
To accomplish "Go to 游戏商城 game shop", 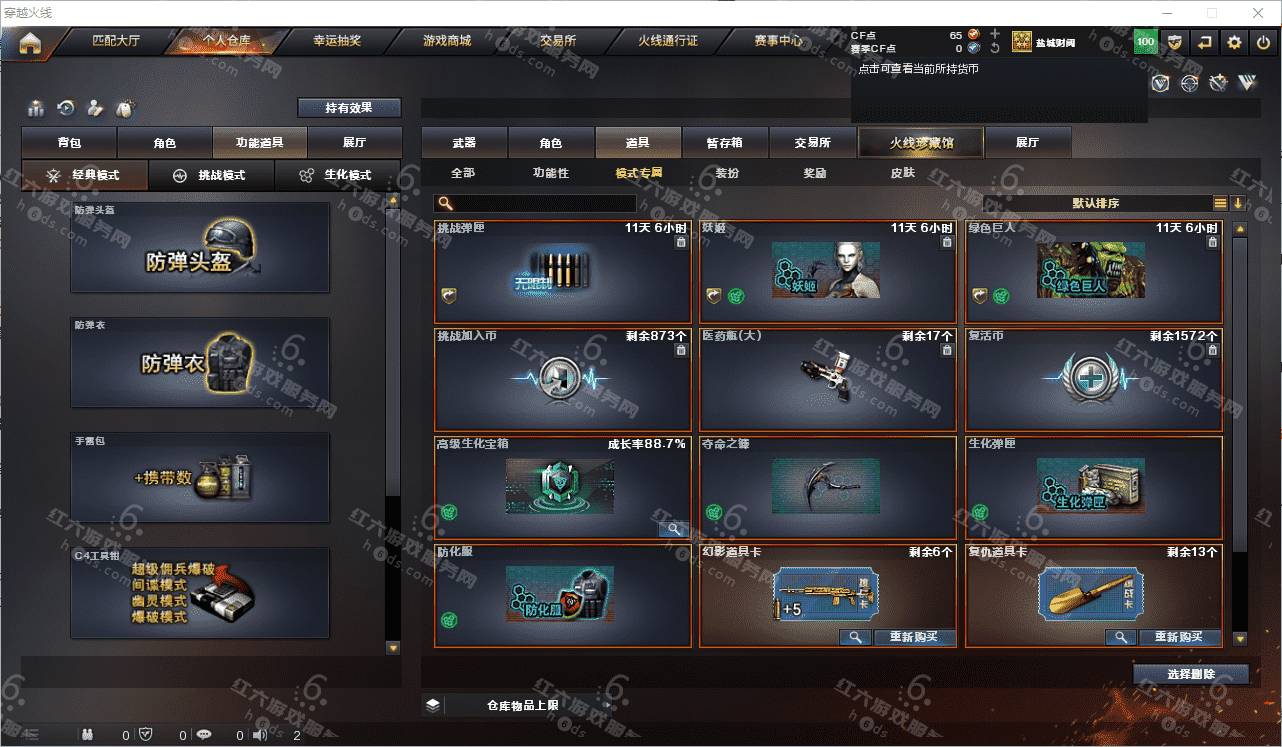I will click(x=446, y=41).
